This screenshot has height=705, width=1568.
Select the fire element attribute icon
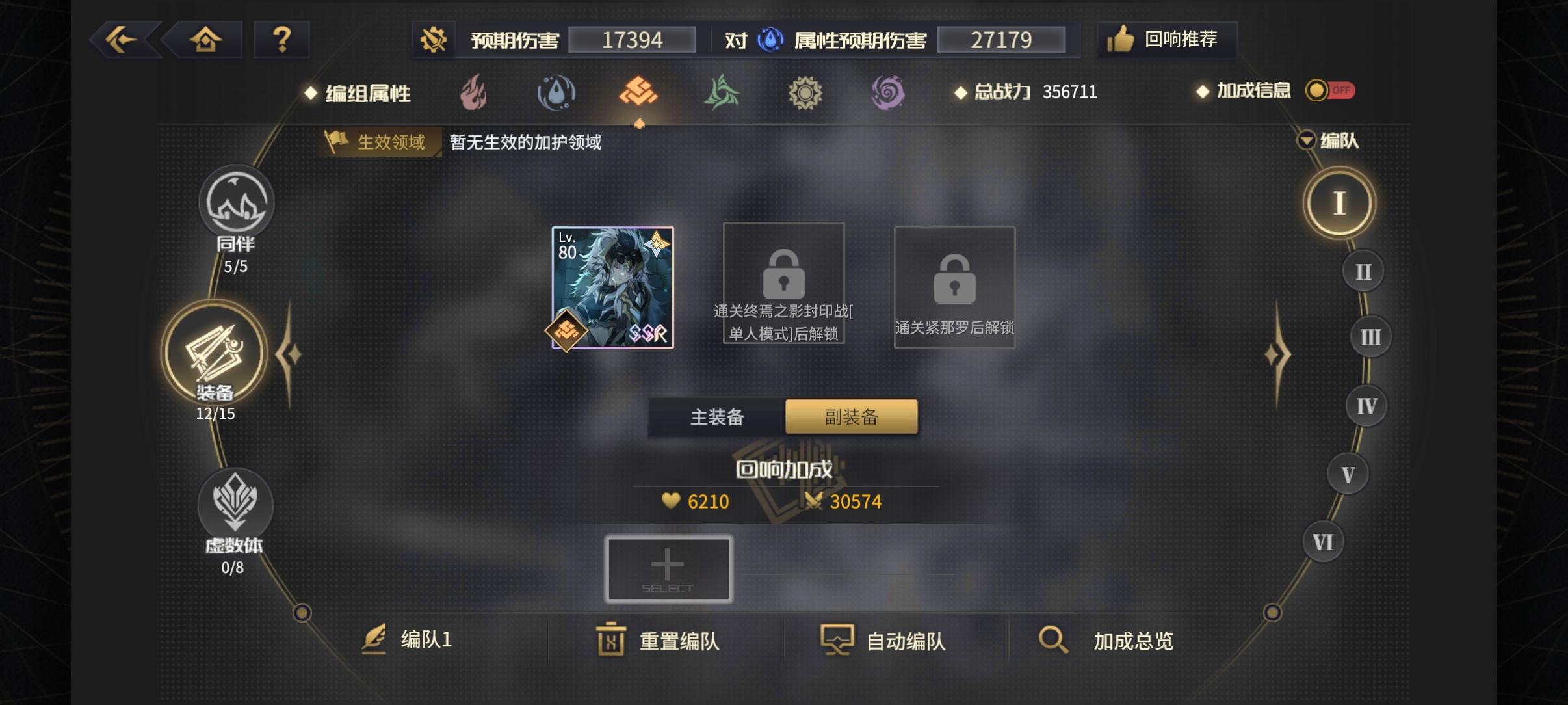(x=473, y=93)
